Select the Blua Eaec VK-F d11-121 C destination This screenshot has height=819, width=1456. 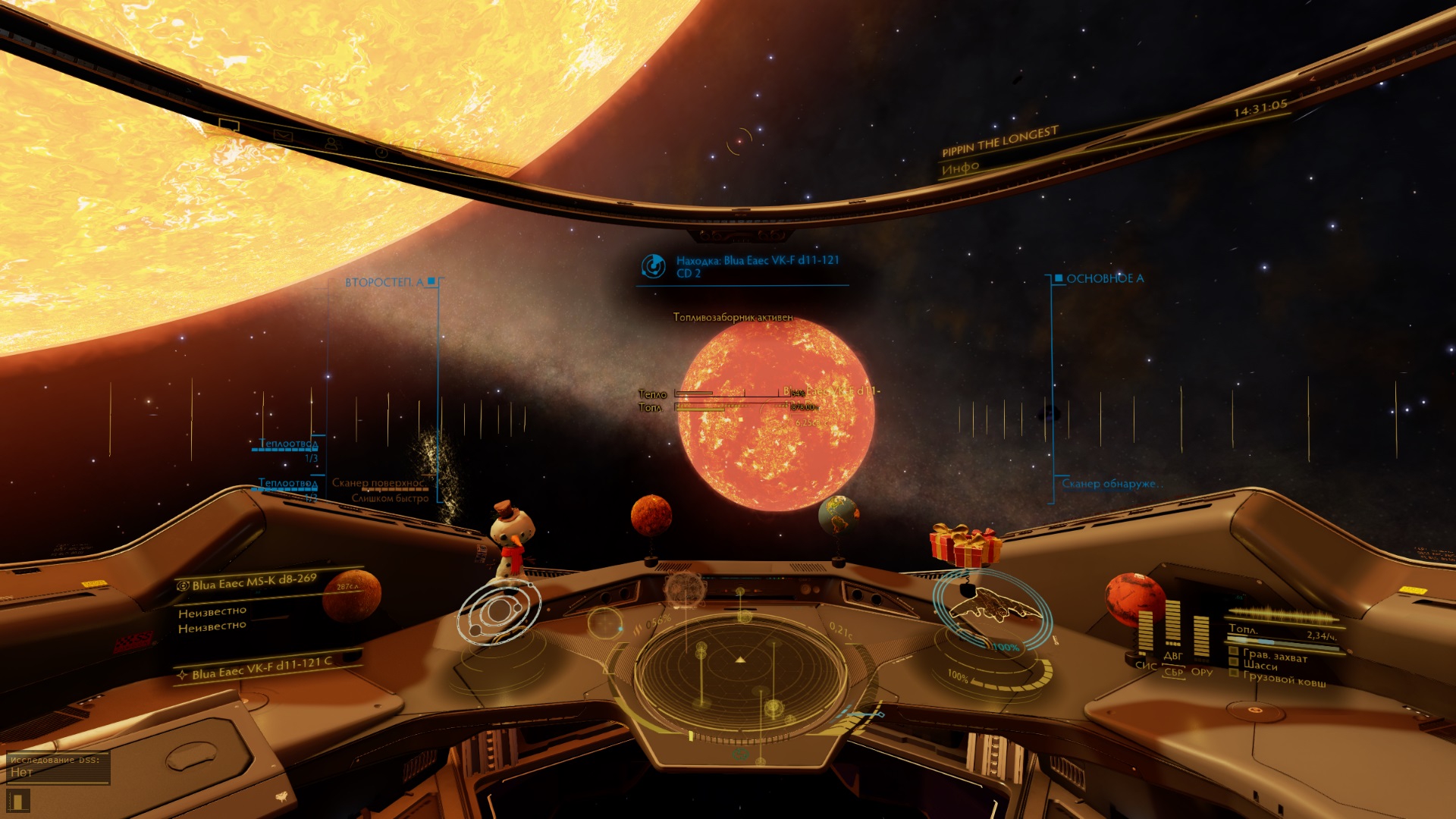tap(262, 668)
